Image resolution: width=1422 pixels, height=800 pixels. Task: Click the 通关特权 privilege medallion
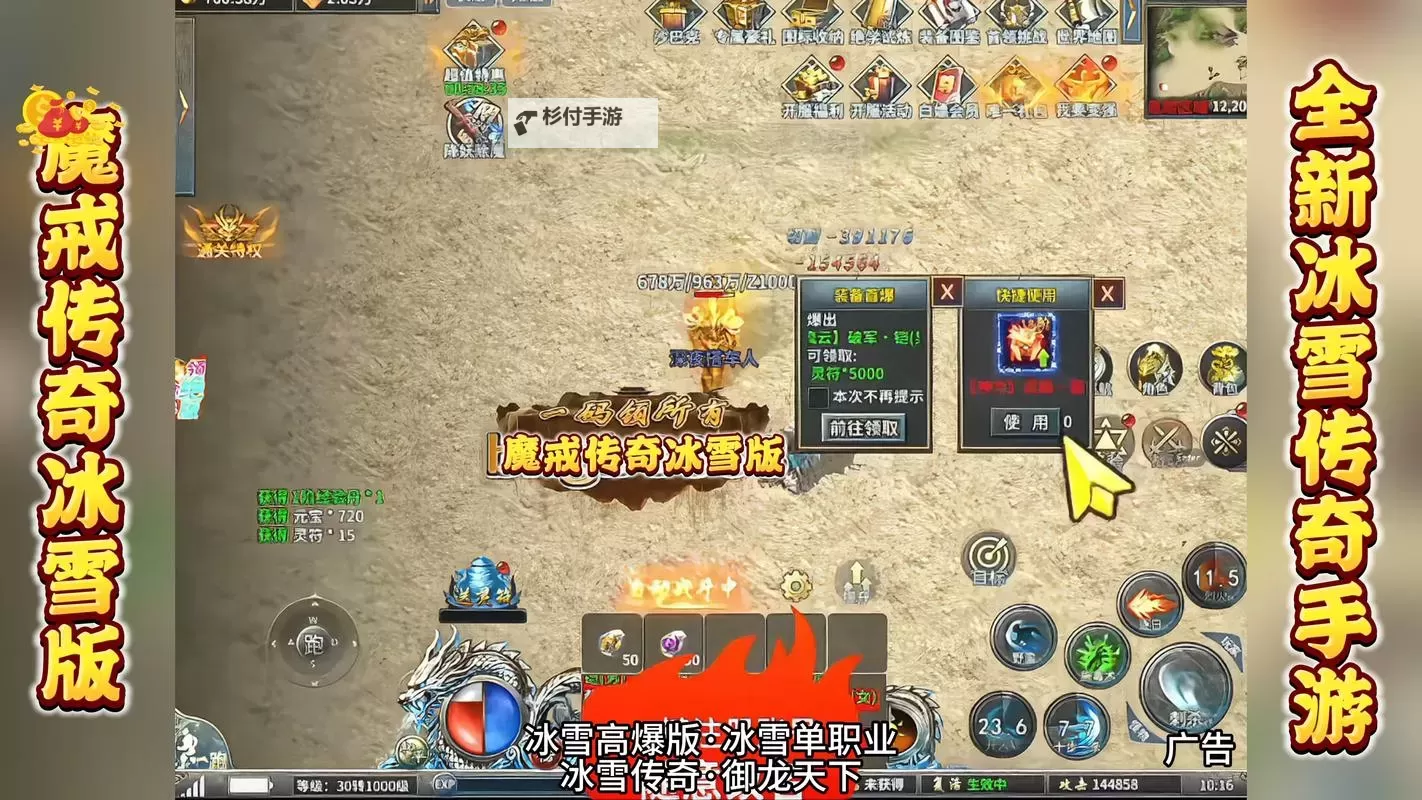[x=227, y=230]
